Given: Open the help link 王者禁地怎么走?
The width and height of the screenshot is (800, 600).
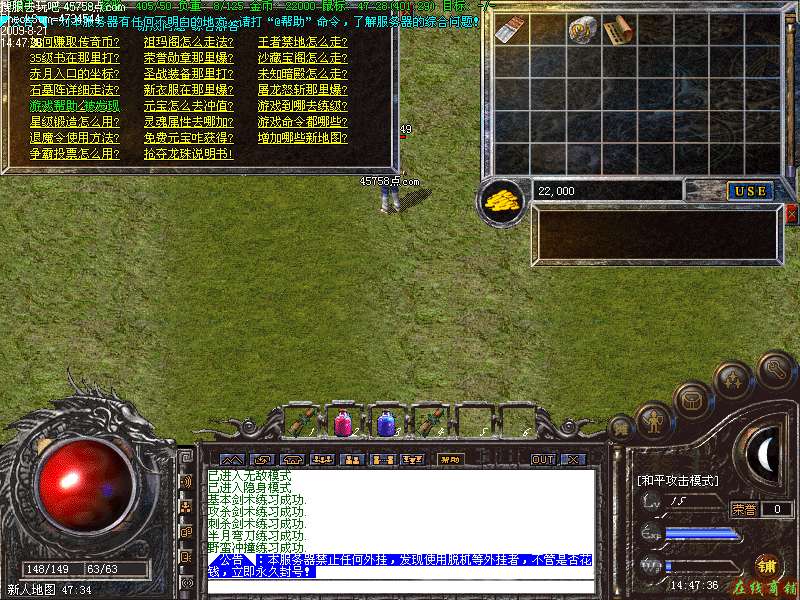Looking at the screenshot, I should 302,42.
